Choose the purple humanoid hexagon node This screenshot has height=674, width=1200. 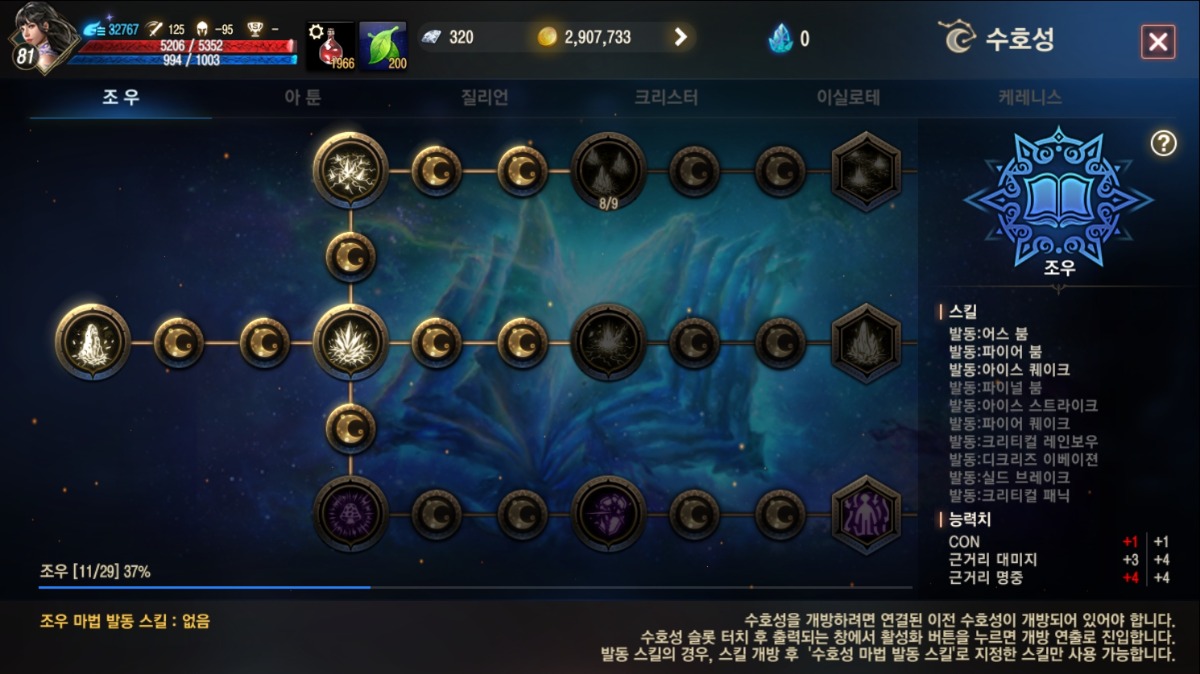pos(866,515)
